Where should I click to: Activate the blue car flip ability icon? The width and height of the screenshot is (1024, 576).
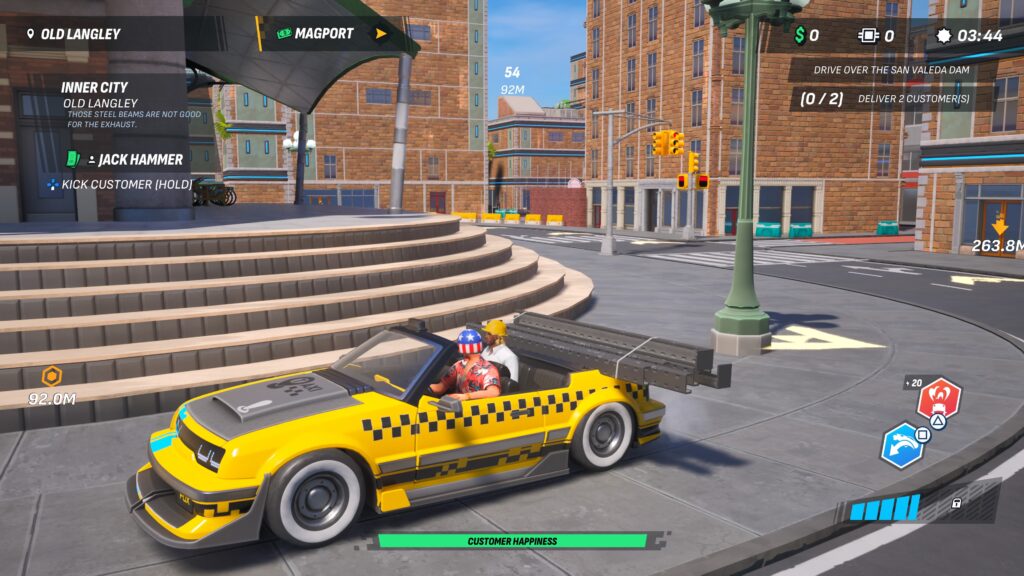click(904, 445)
